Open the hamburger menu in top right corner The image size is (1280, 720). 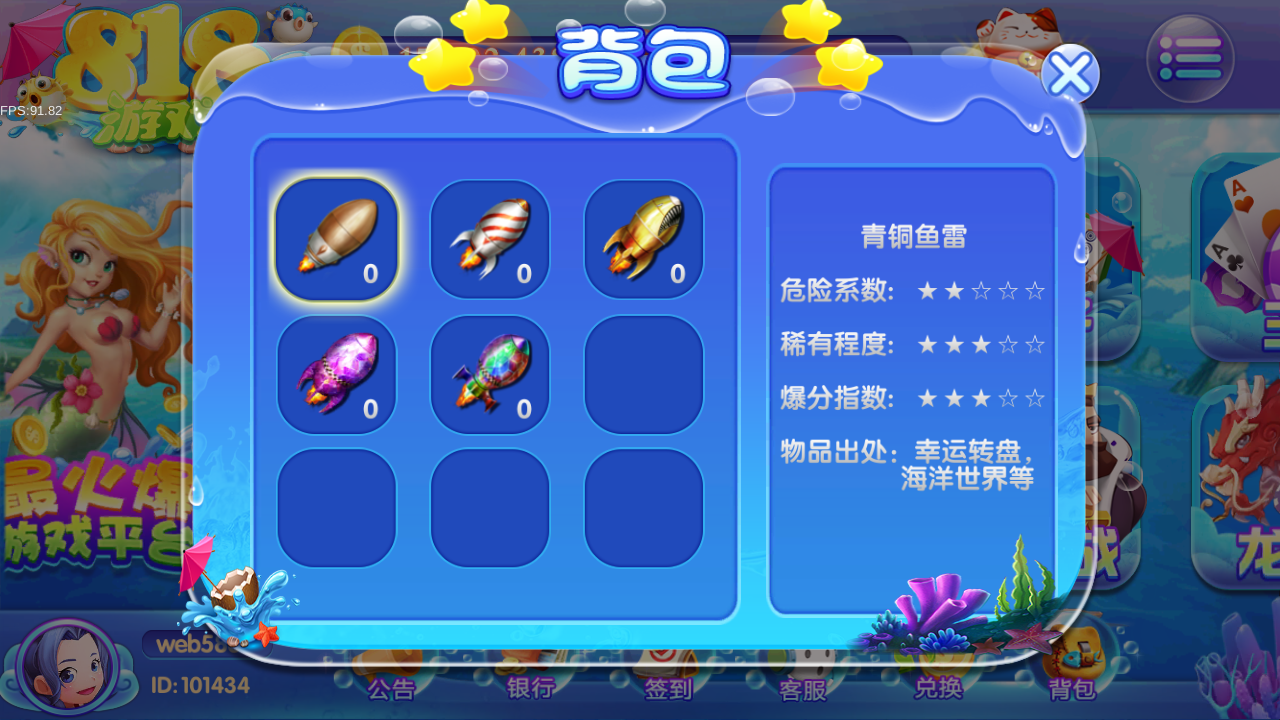point(1191,58)
